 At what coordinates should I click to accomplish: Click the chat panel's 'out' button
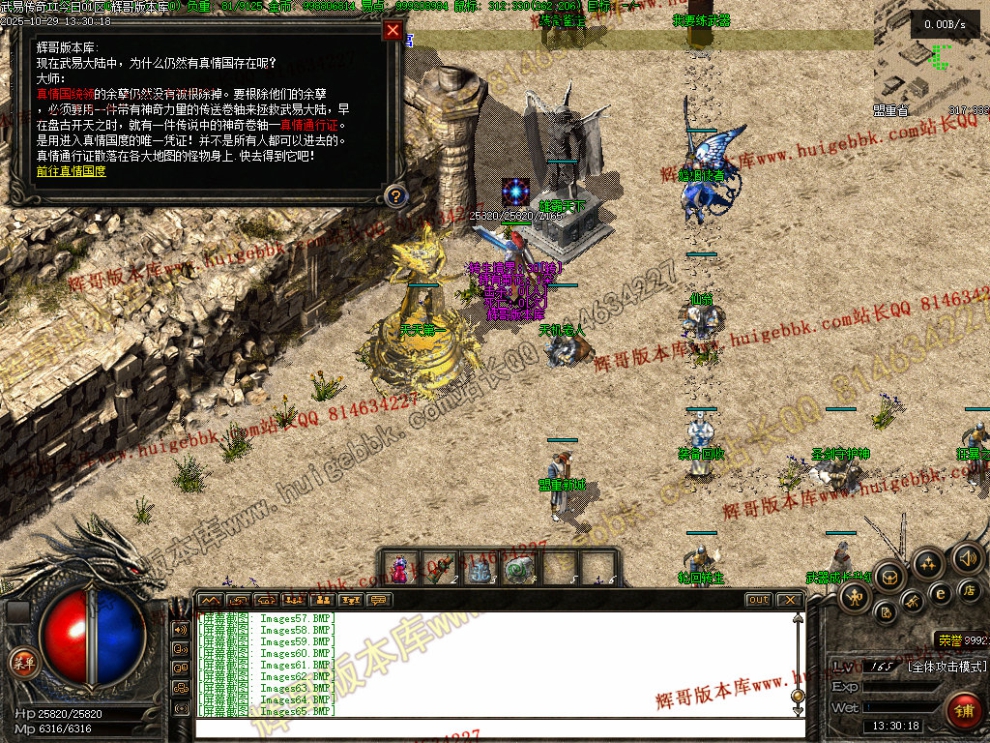758,600
